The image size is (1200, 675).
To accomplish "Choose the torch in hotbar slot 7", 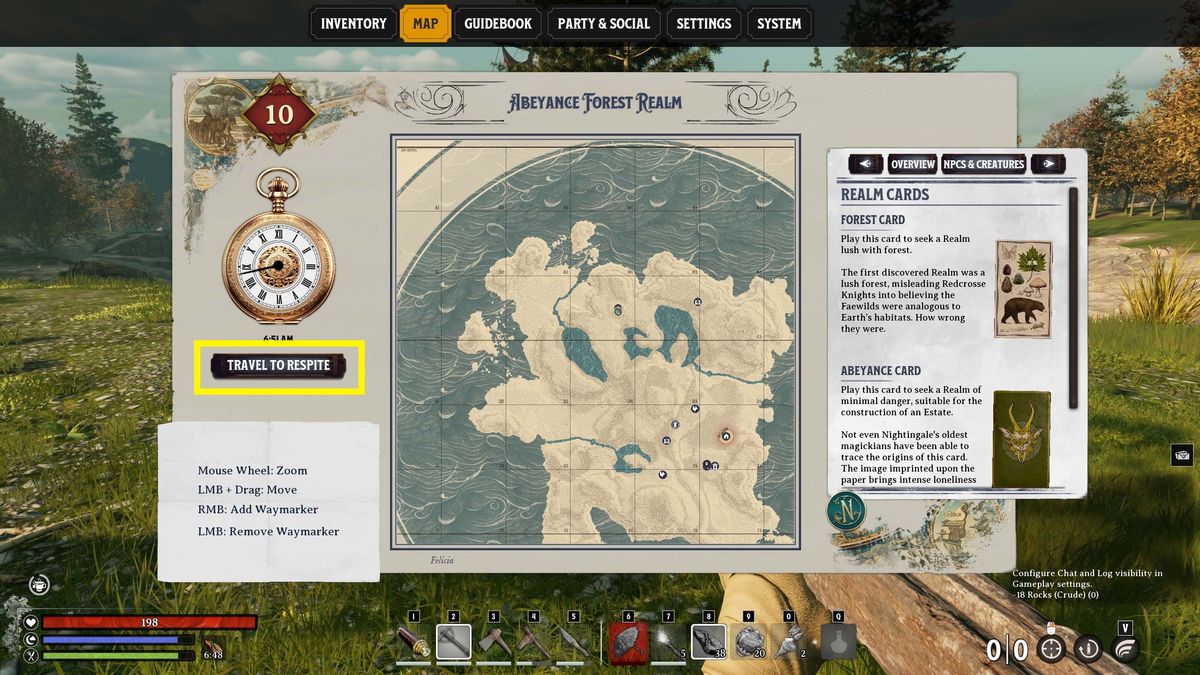I will pos(668,642).
